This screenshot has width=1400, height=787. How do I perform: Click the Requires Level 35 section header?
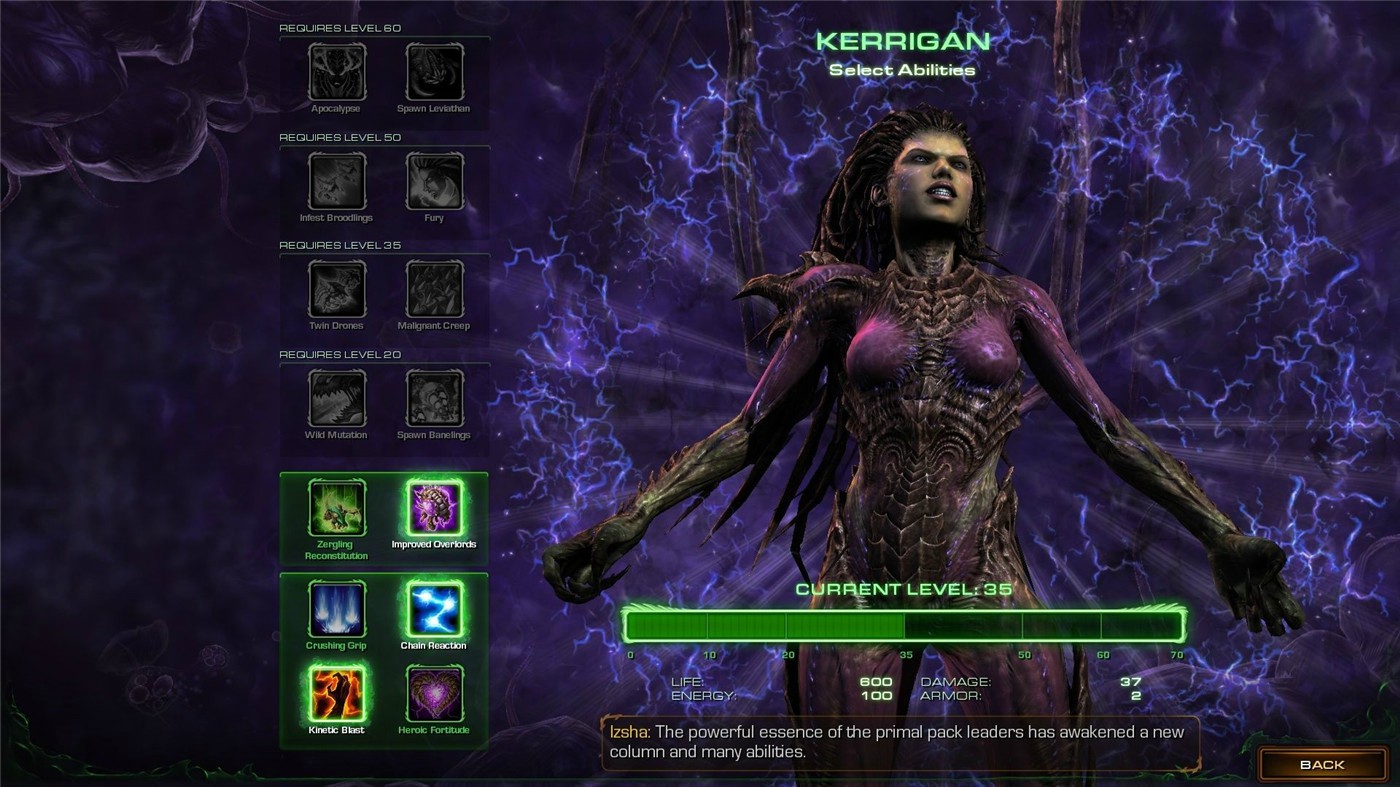[339, 244]
